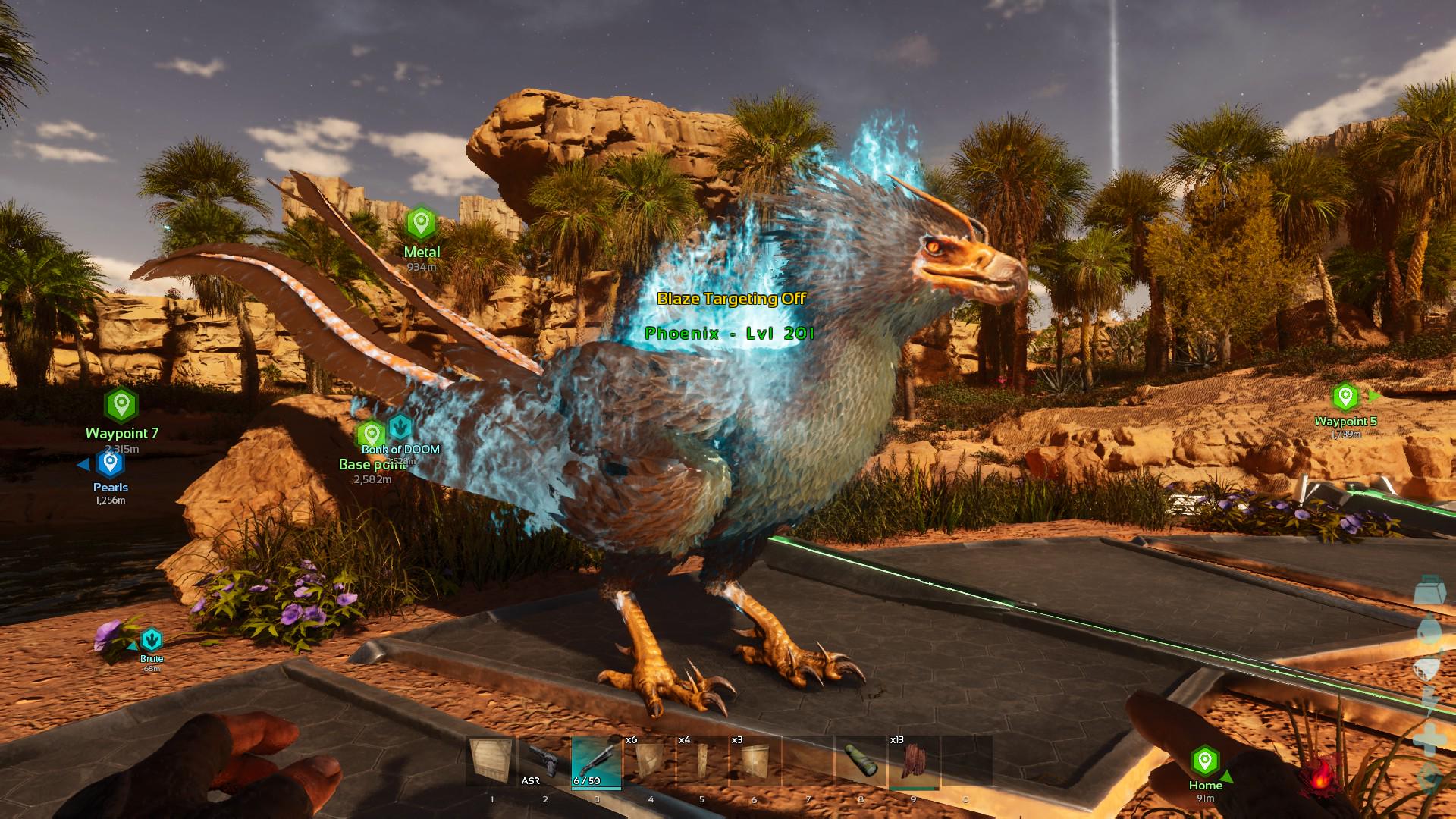
Task: Select the spear item in hotbar slot 4
Action: (648, 762)
